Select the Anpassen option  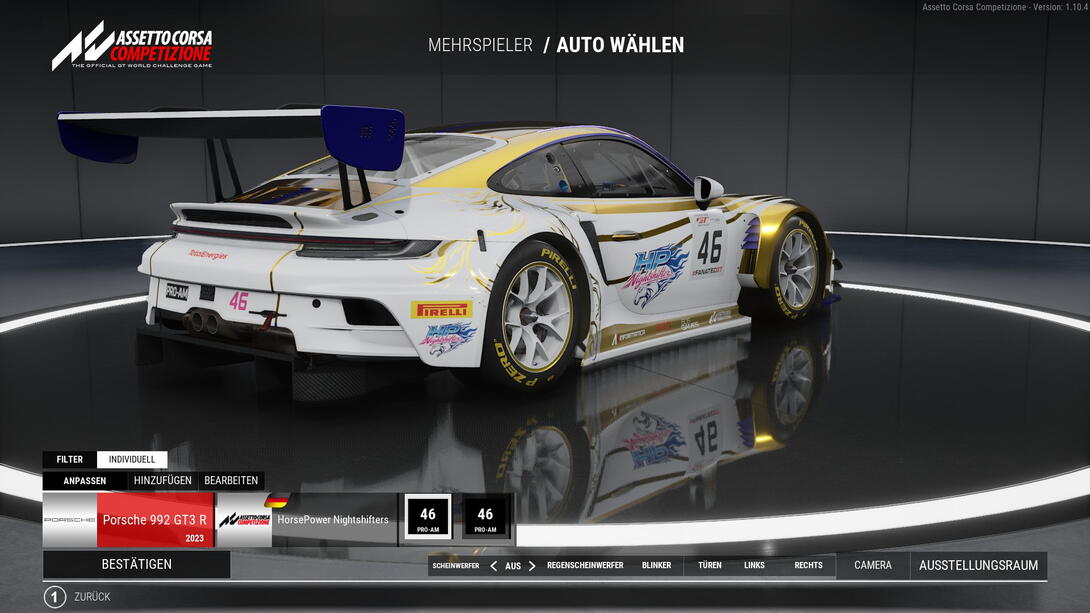click(85, 480)
